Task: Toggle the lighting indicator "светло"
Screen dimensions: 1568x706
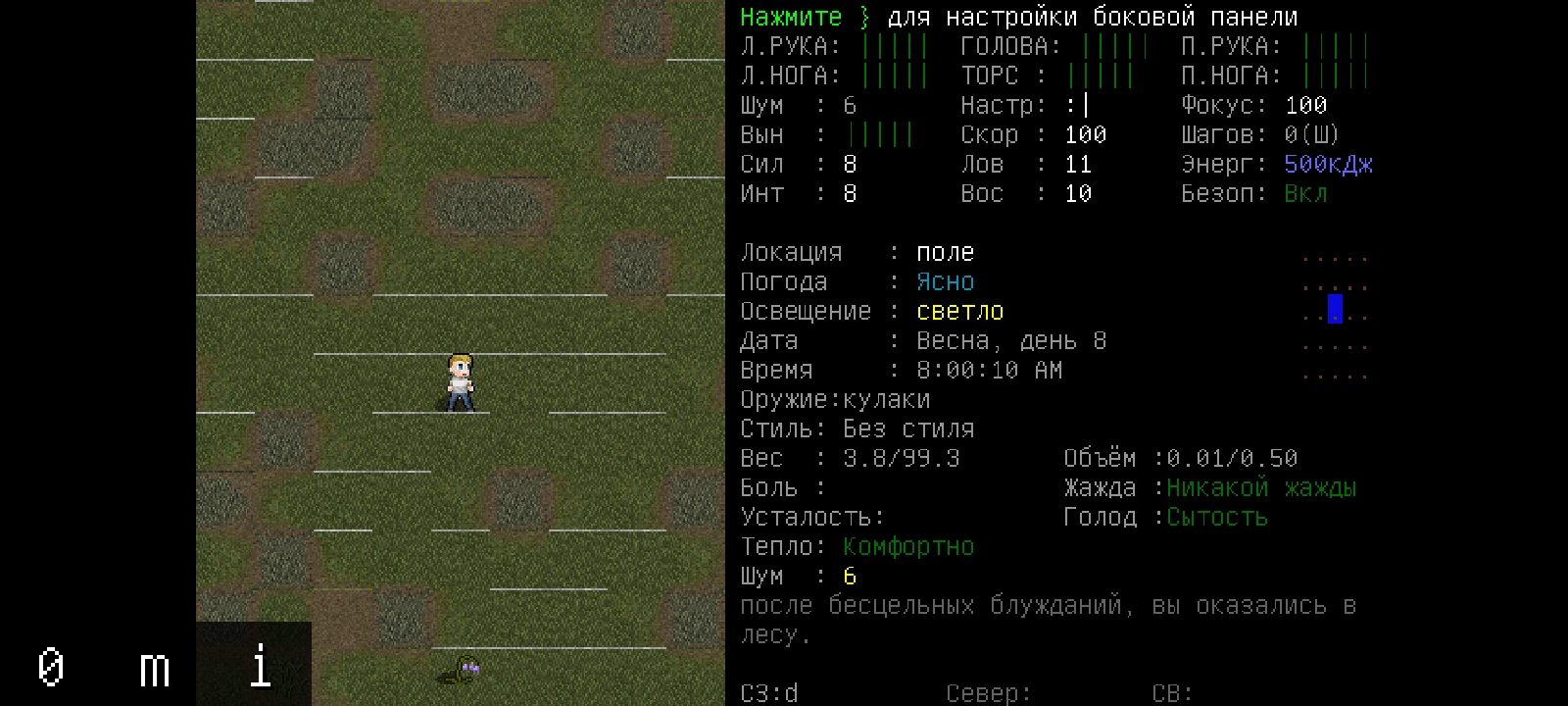Action: tap(959, 311)
